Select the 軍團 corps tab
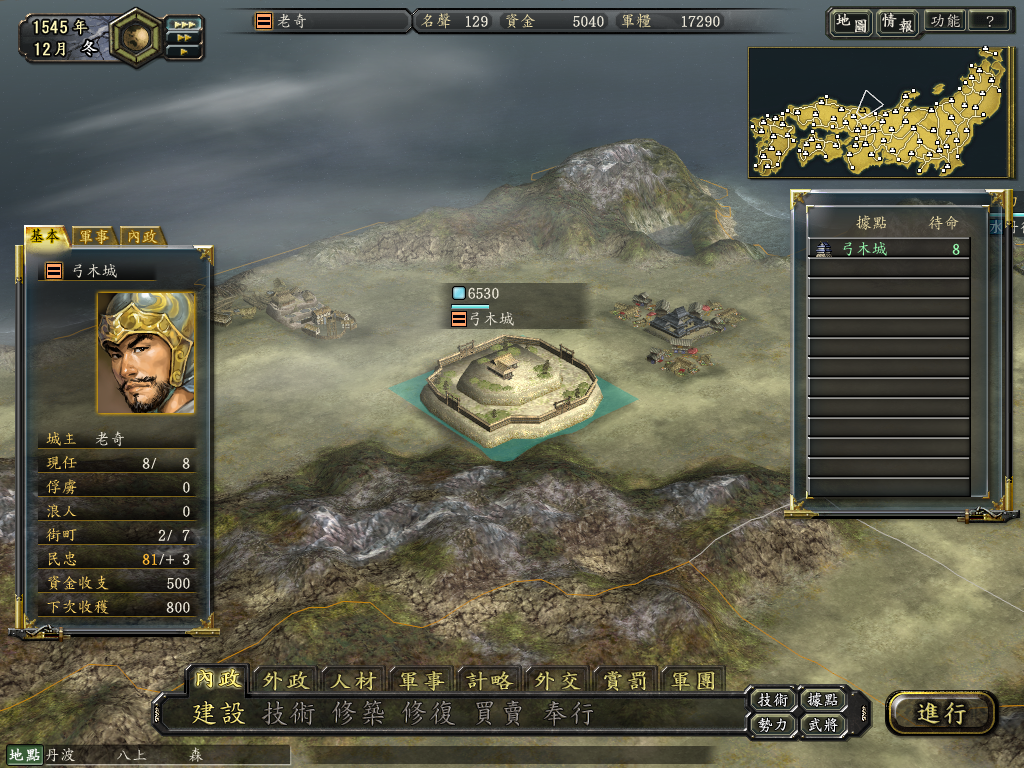 694,681
